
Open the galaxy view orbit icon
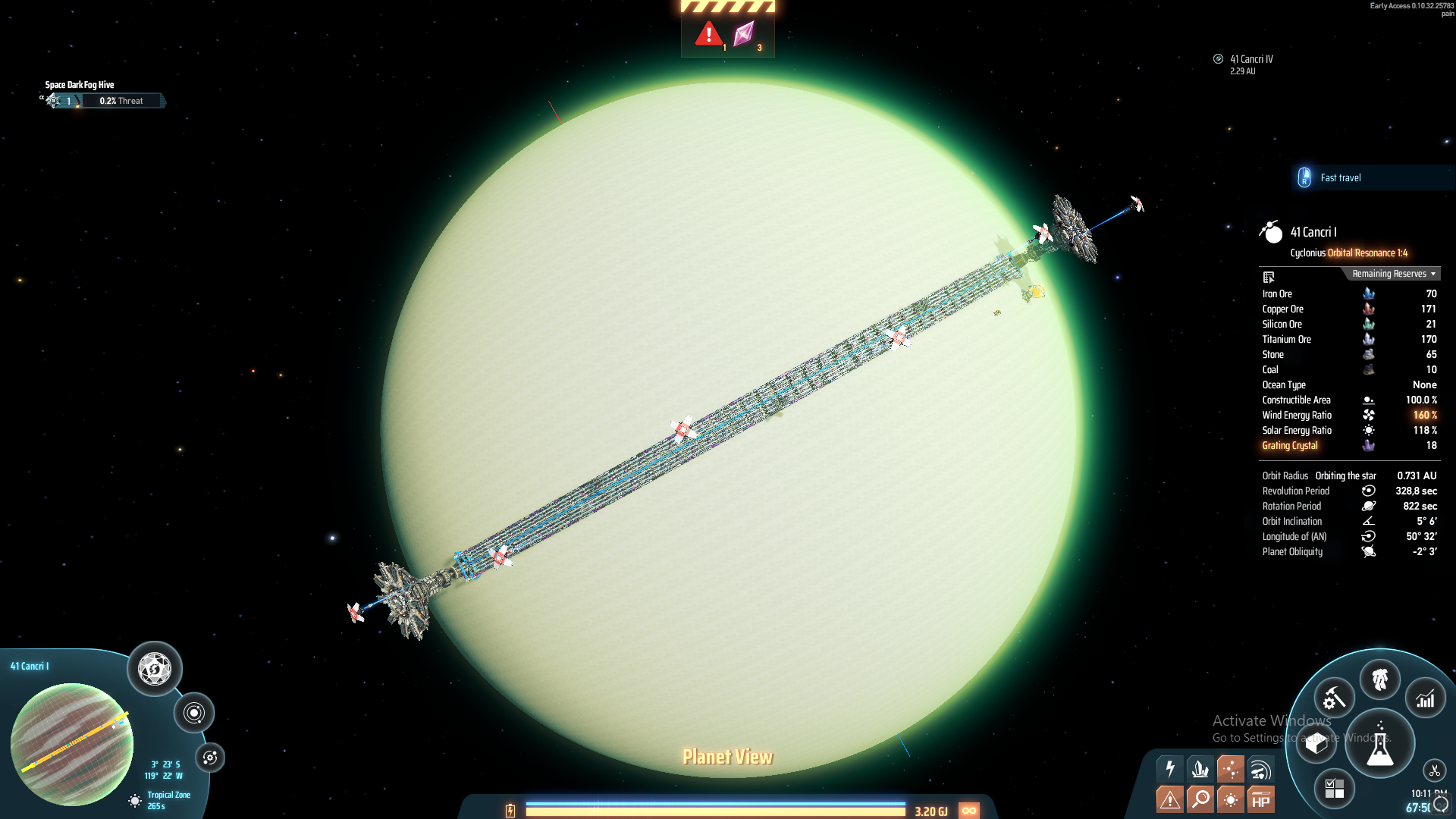(x=210, y=756)
